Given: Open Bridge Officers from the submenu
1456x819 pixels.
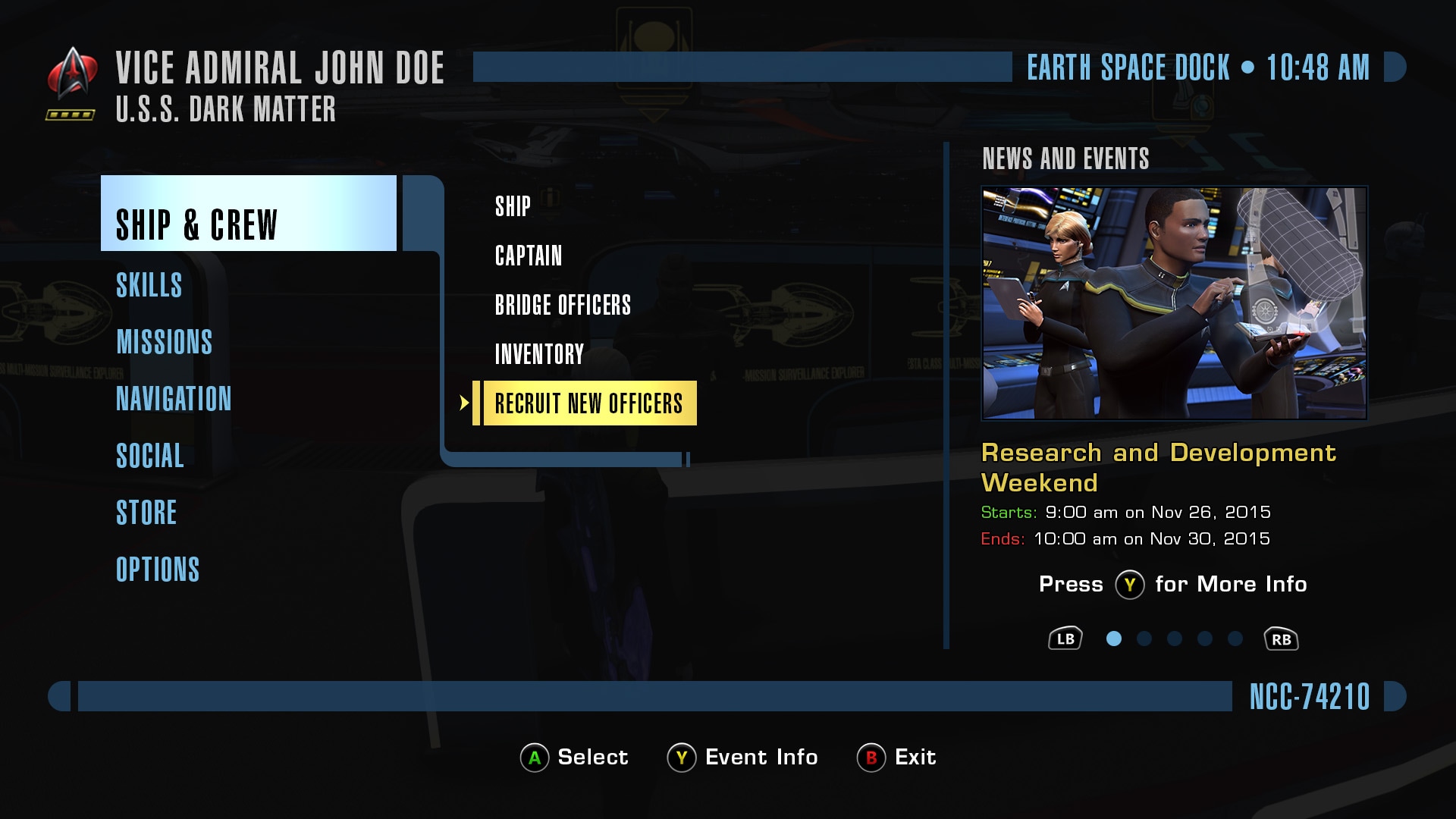Looking at the screenshot, I should tap(562, 305).
